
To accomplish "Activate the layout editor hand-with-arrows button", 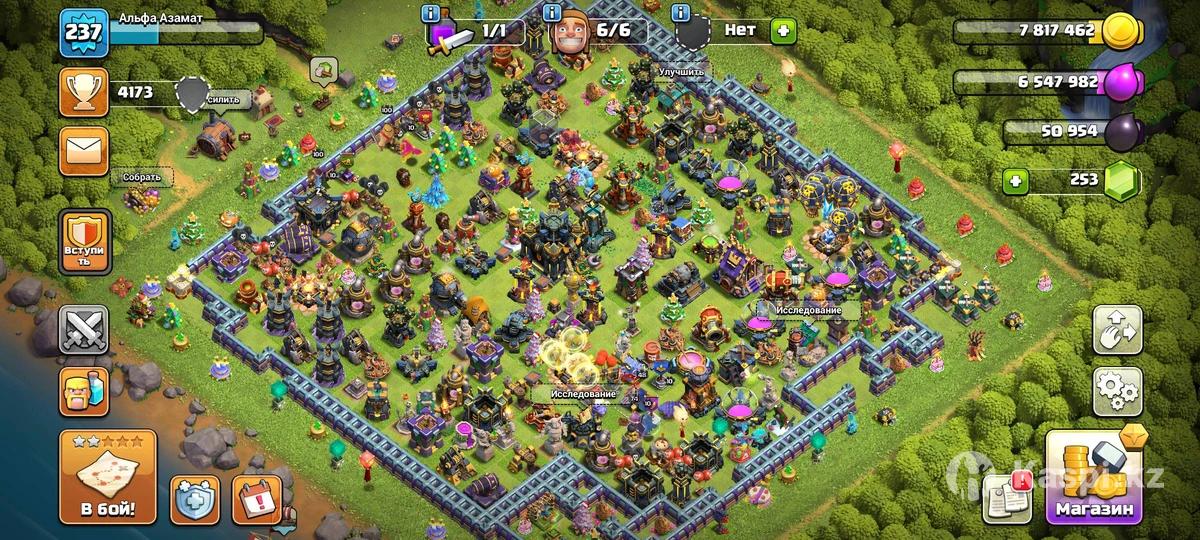I will pyautogui.click(x=1117, y=330).
